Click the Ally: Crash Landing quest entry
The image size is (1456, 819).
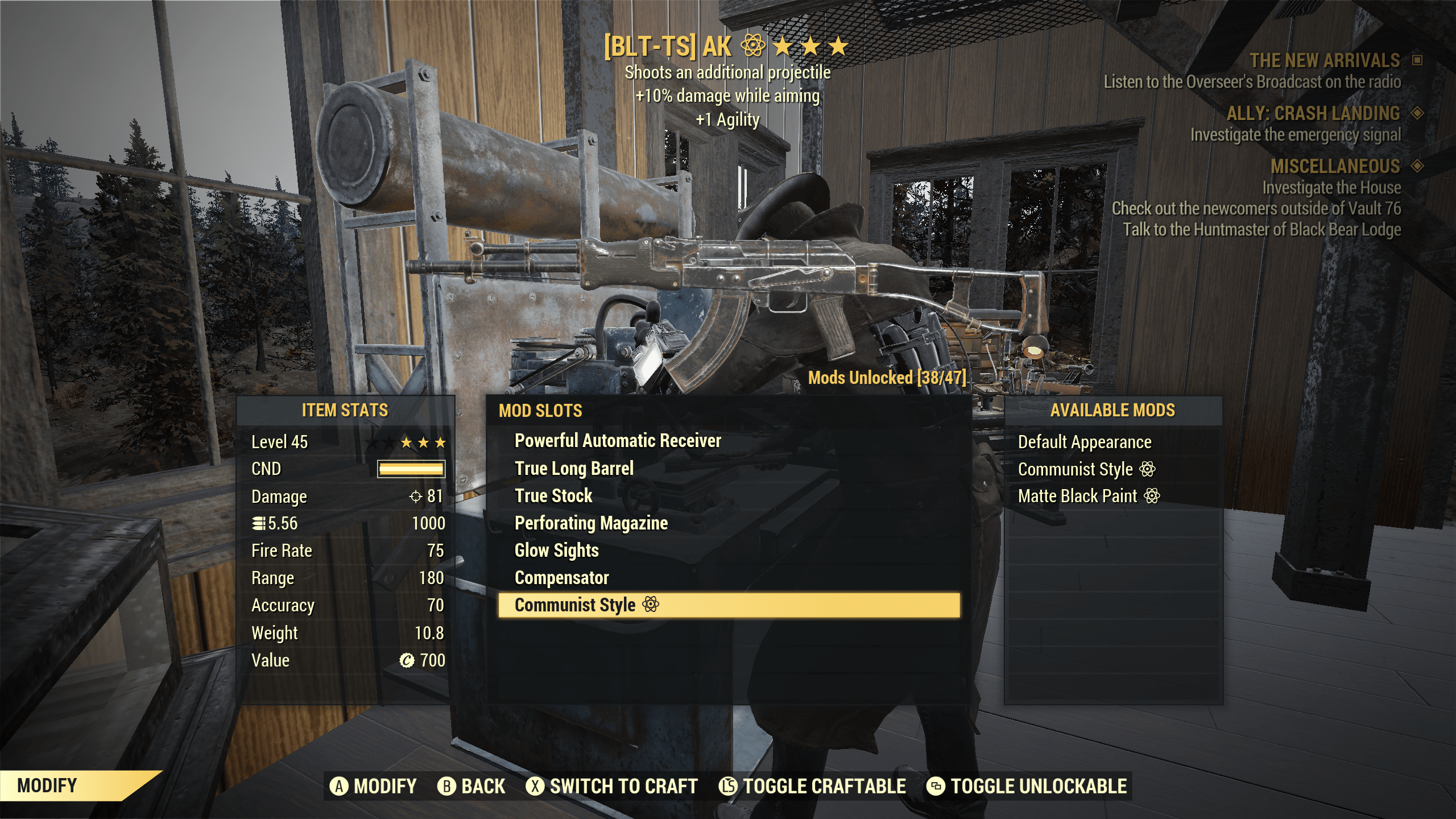pyautogui.click(x=1313, y=113)
